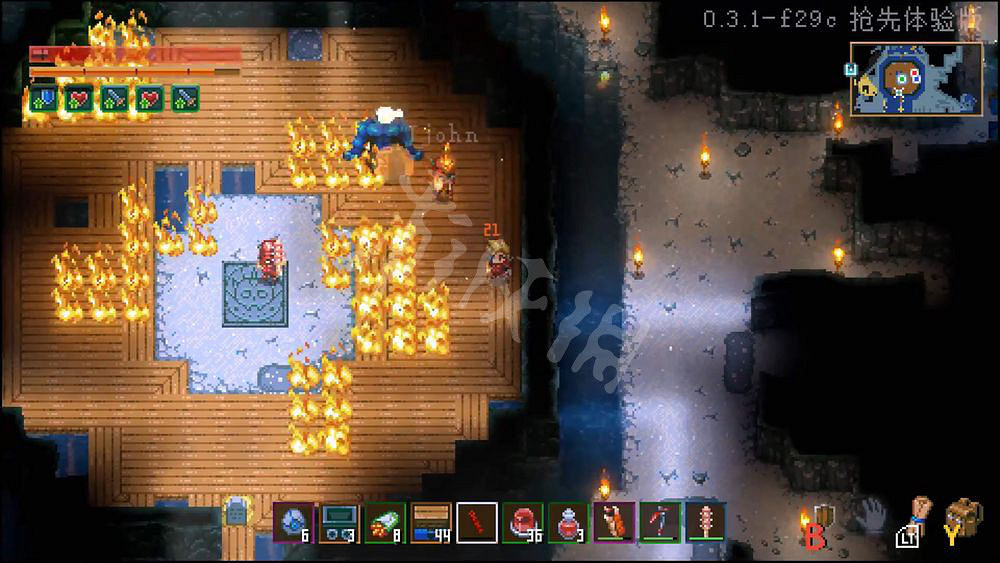Image resolution: width=1000 pixels, height=563 pixels.
Task: Select the highlighted red wand slot
Action: (477, 521)
